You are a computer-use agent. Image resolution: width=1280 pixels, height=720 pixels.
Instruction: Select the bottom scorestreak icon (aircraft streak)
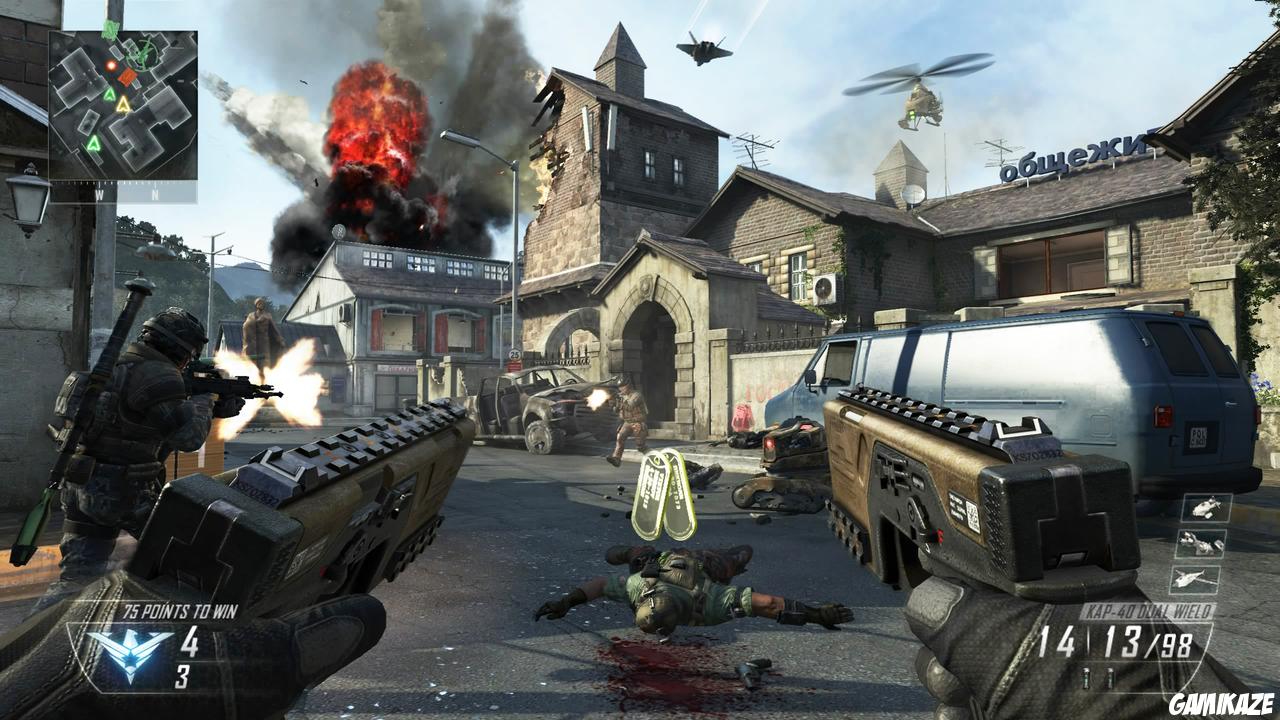(1198, 577)
